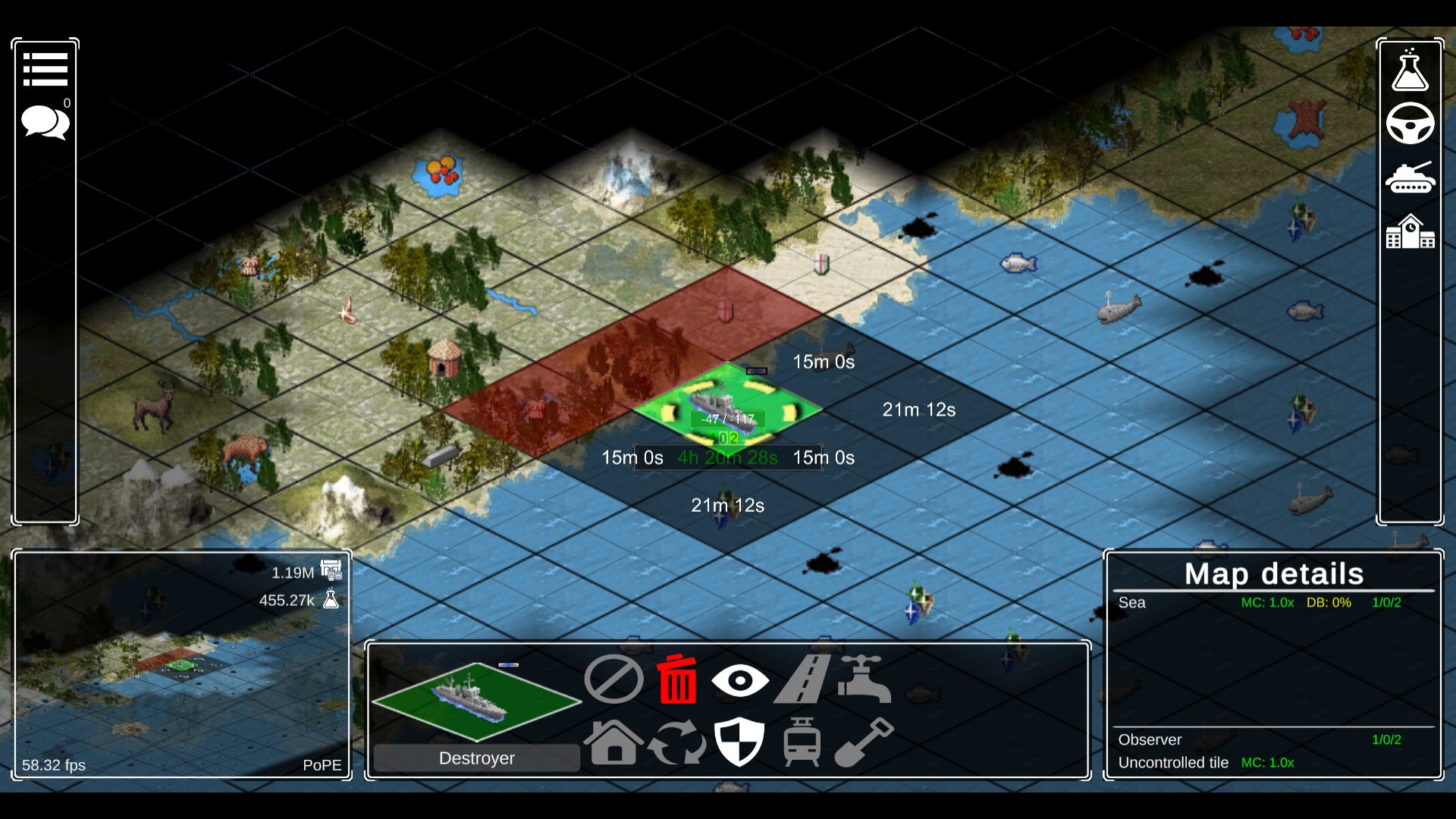Select the house construction icon
1456x819 pixels.
[613, 743]
